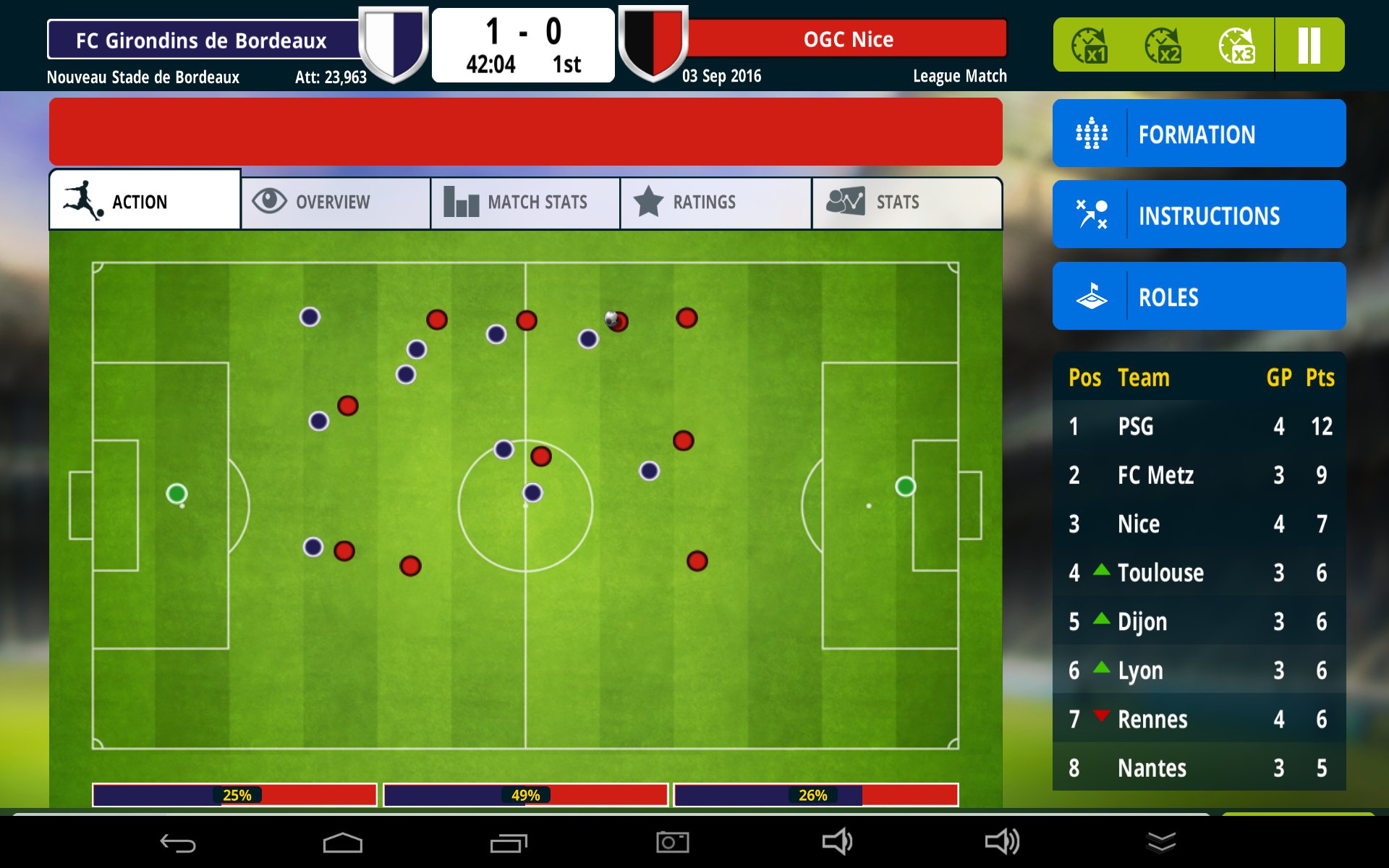
Task: Switch to the Action tab
Action: click(x=145, y=201)
